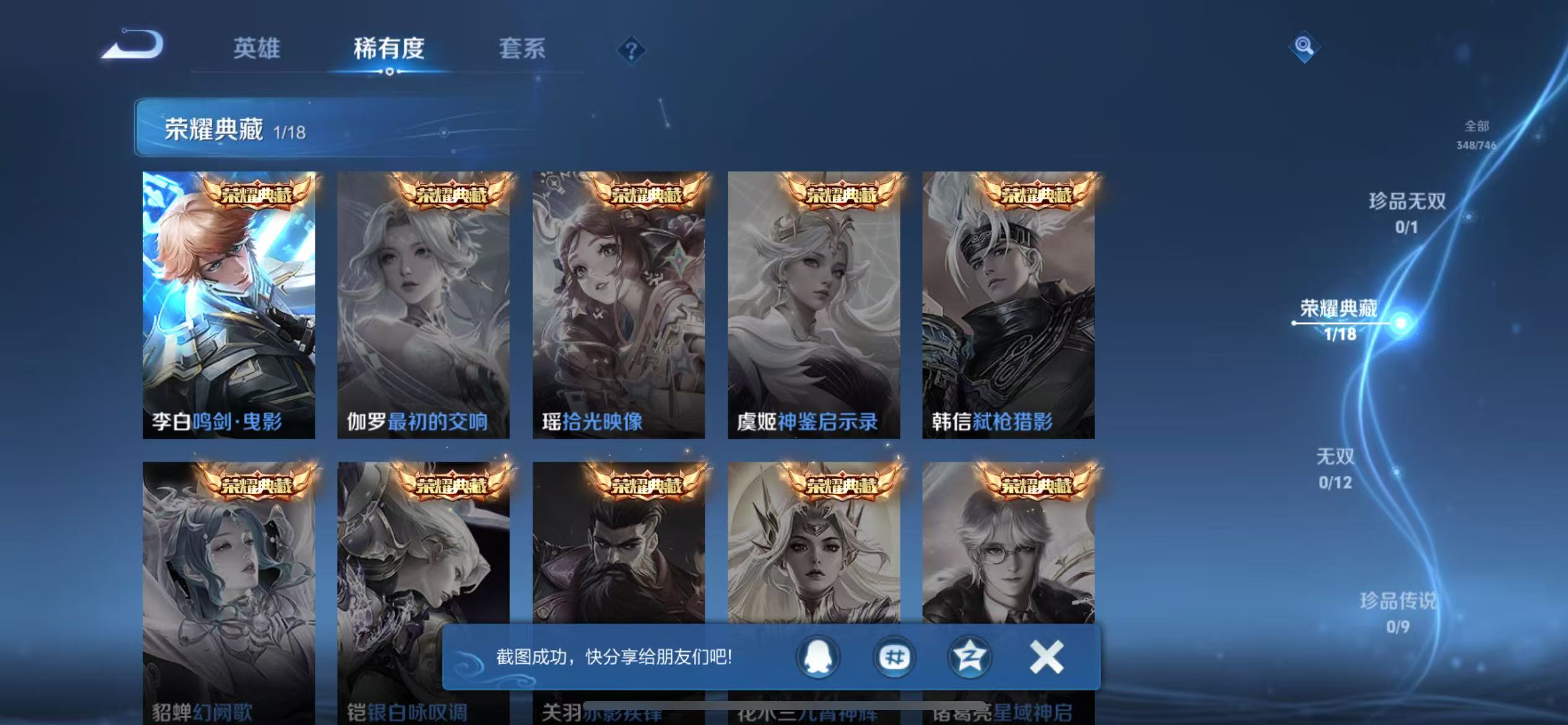Open the 李白 鸣剑·曳影 skin card

[x=228, y=304]
